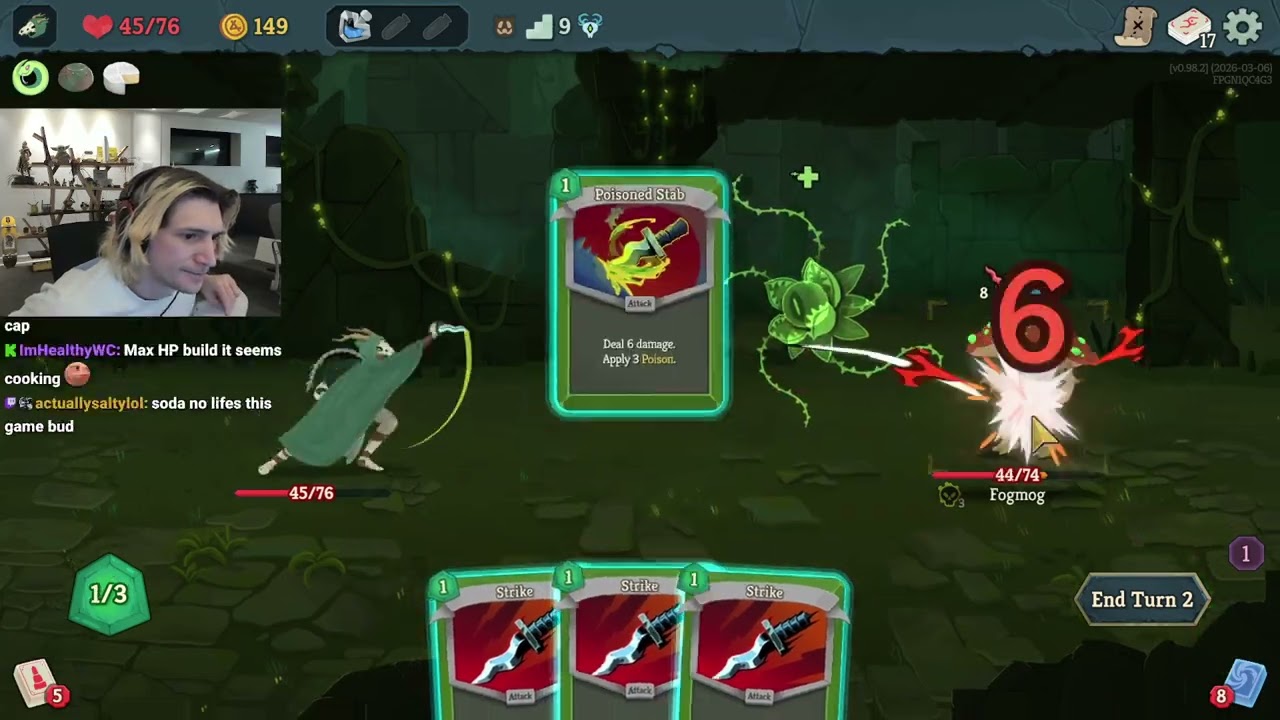
Task: Click the dragon skull character icon
Action: [34, 27]
